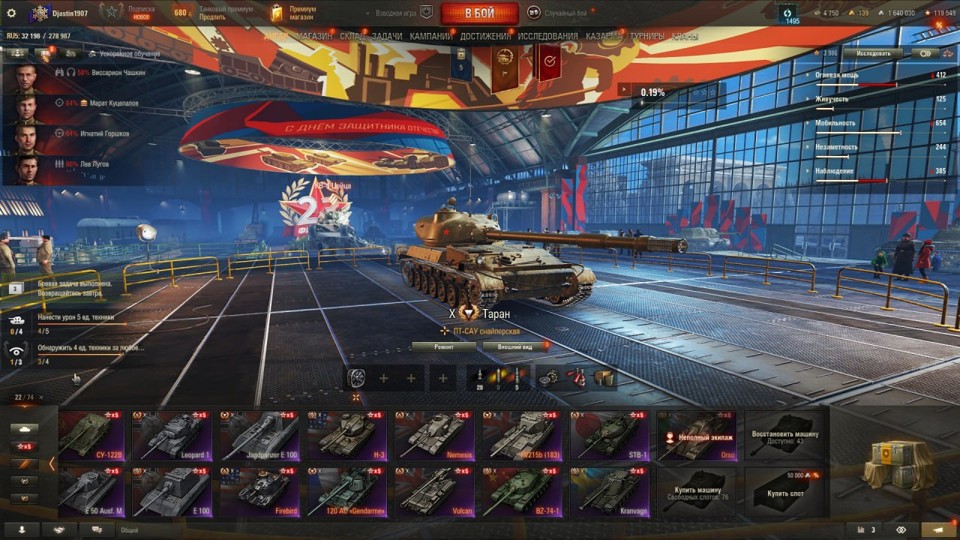Open the settings gear menu
Viewport: 960px width, 540px height.
tap(12, 13)
